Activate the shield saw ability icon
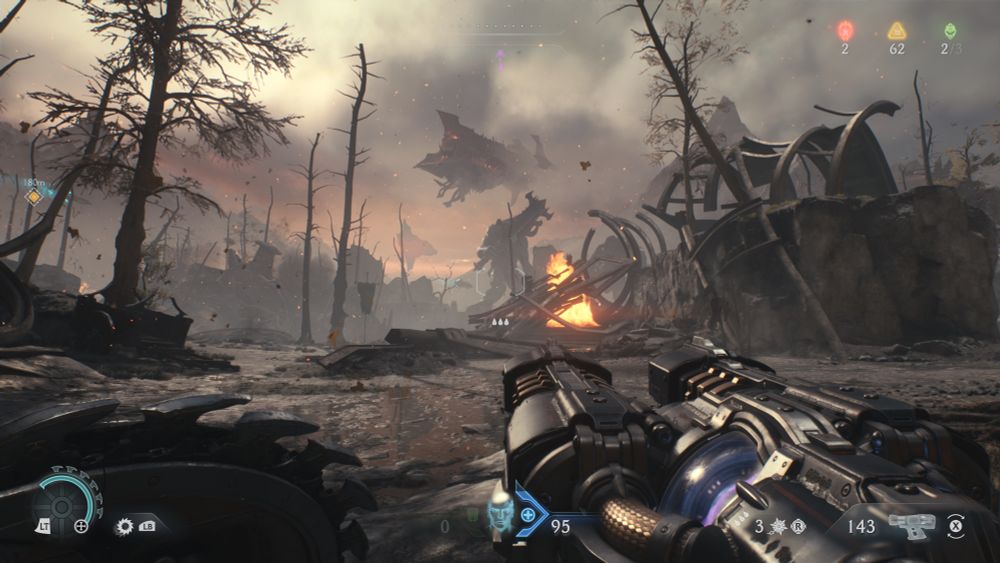Screen dimensions: 1000x563 [x=125, y=525]
